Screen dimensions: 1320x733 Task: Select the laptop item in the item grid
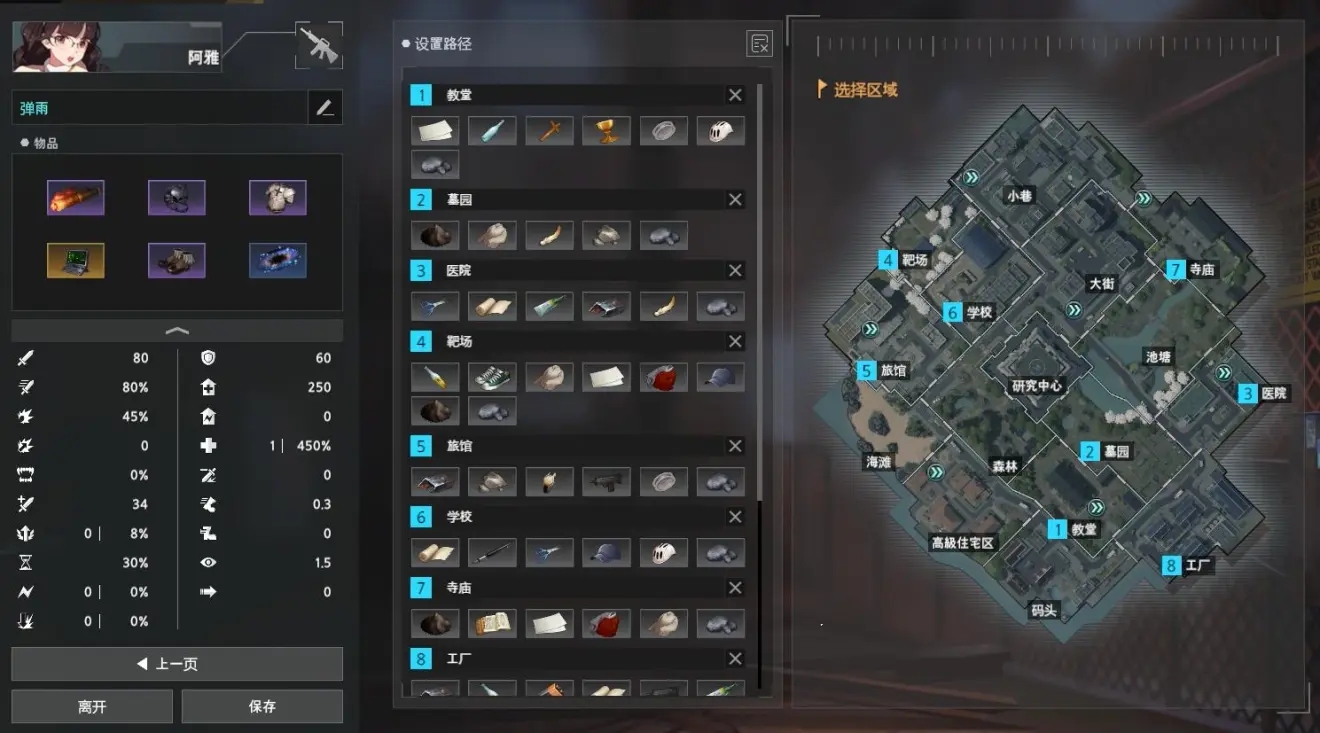pyautogui.click(x=76, y=261)
